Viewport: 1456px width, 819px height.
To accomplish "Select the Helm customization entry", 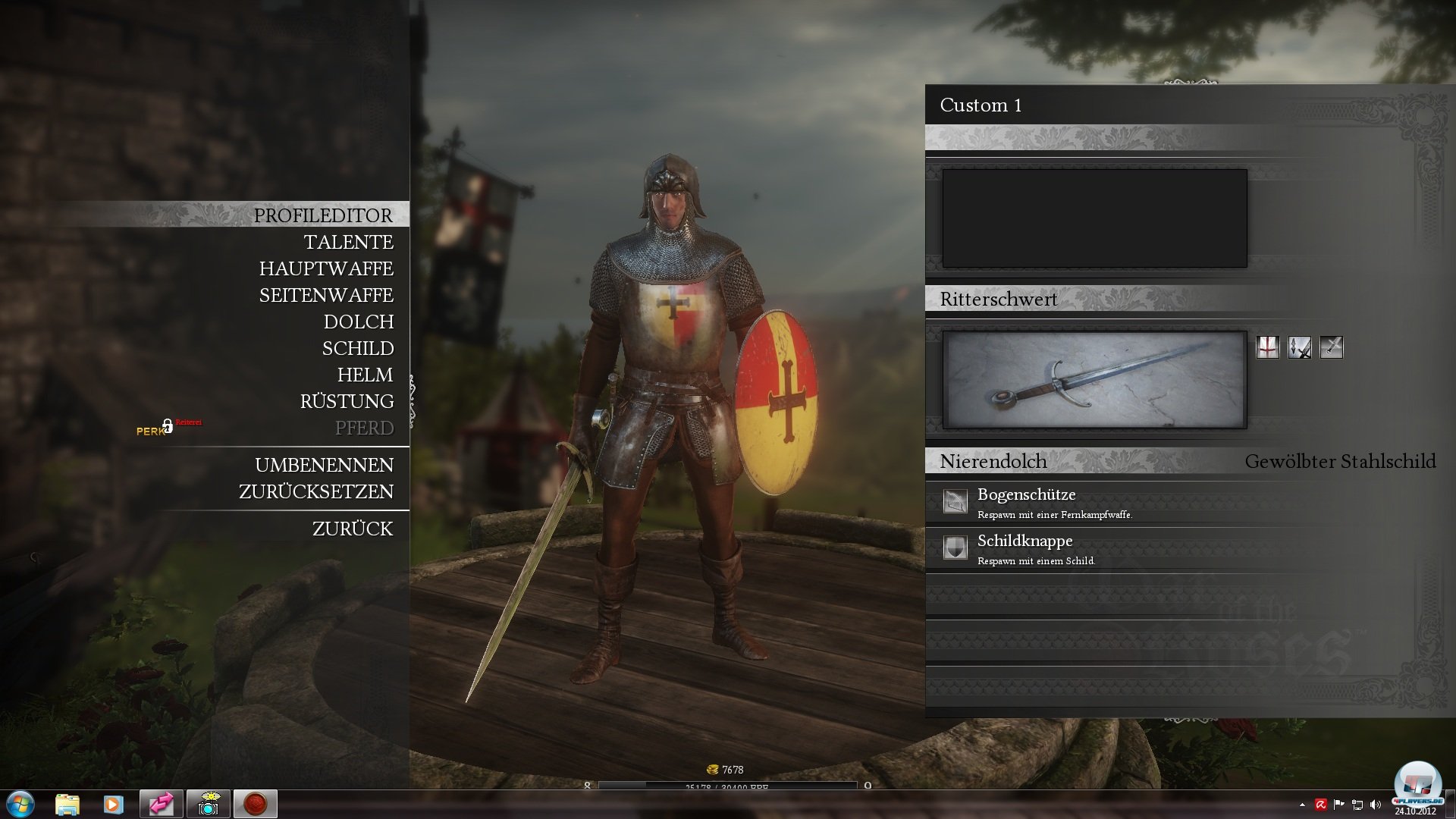I will click(365, 375).
